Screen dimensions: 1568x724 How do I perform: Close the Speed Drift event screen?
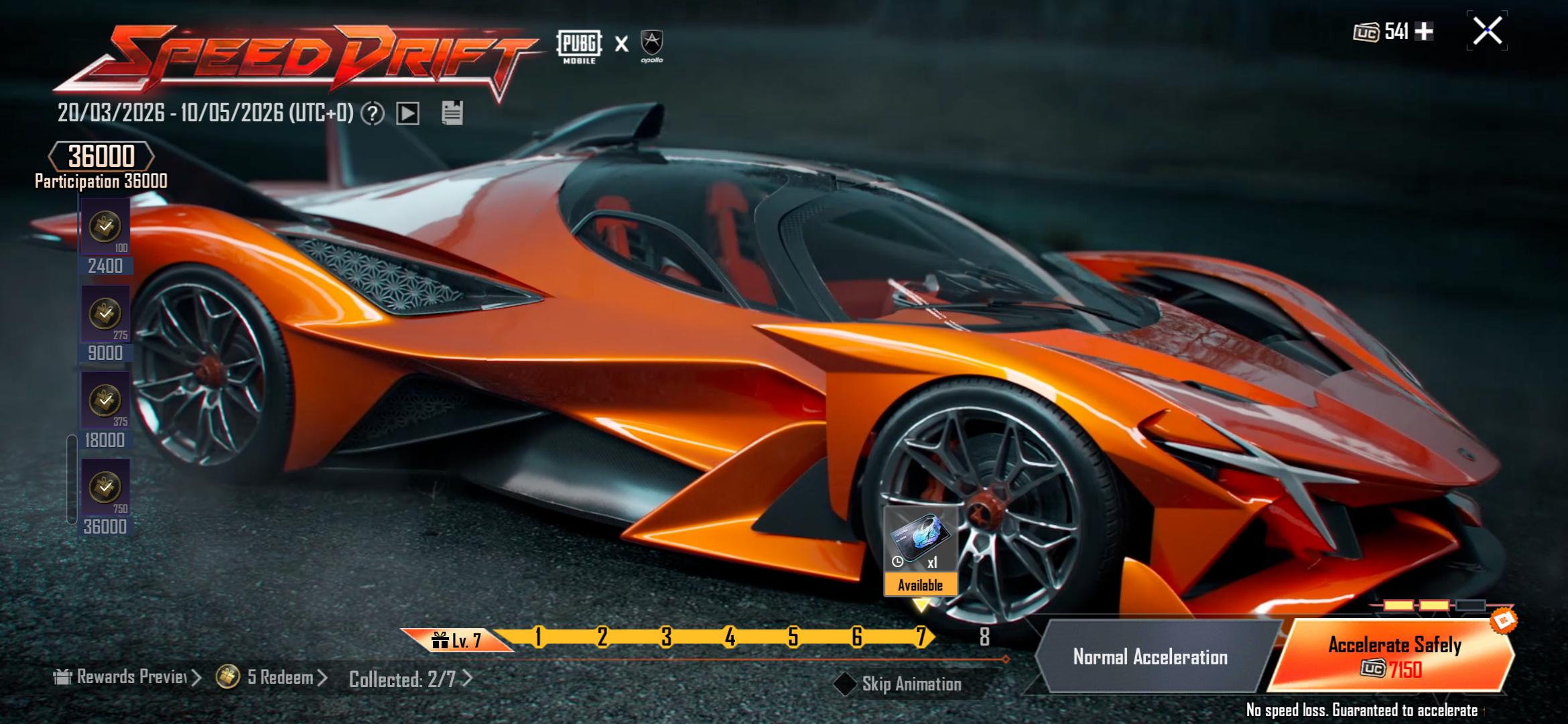click(x=1487, y=31)
